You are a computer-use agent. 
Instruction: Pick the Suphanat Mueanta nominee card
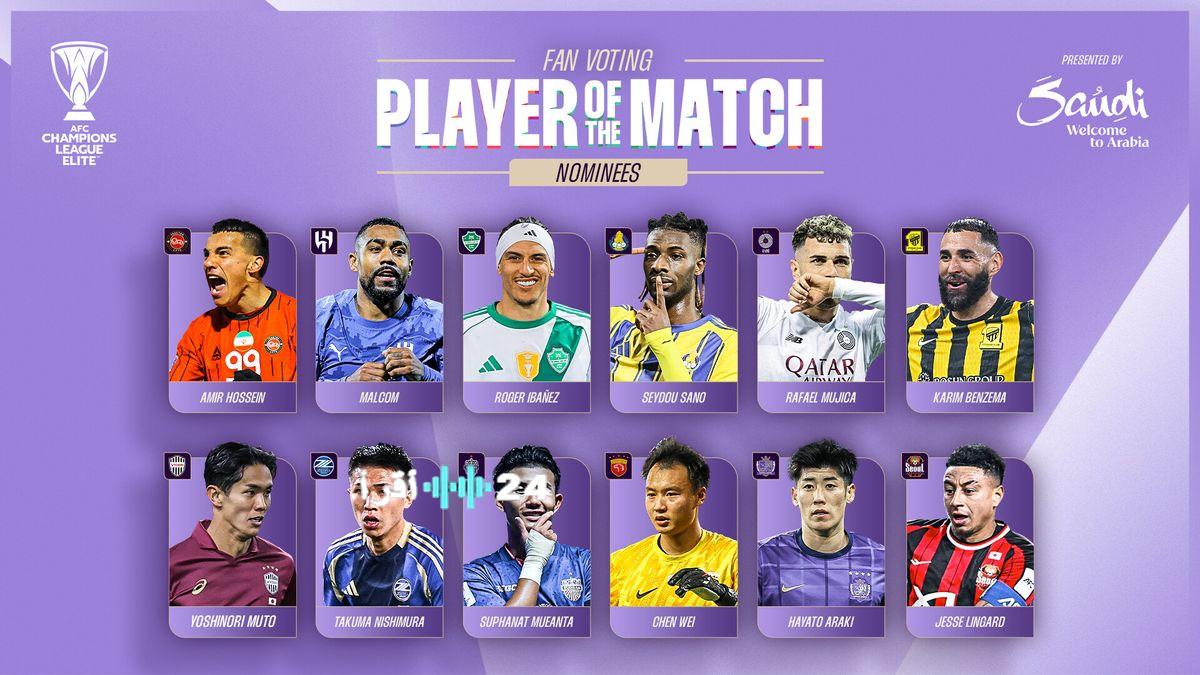(526, 545)
